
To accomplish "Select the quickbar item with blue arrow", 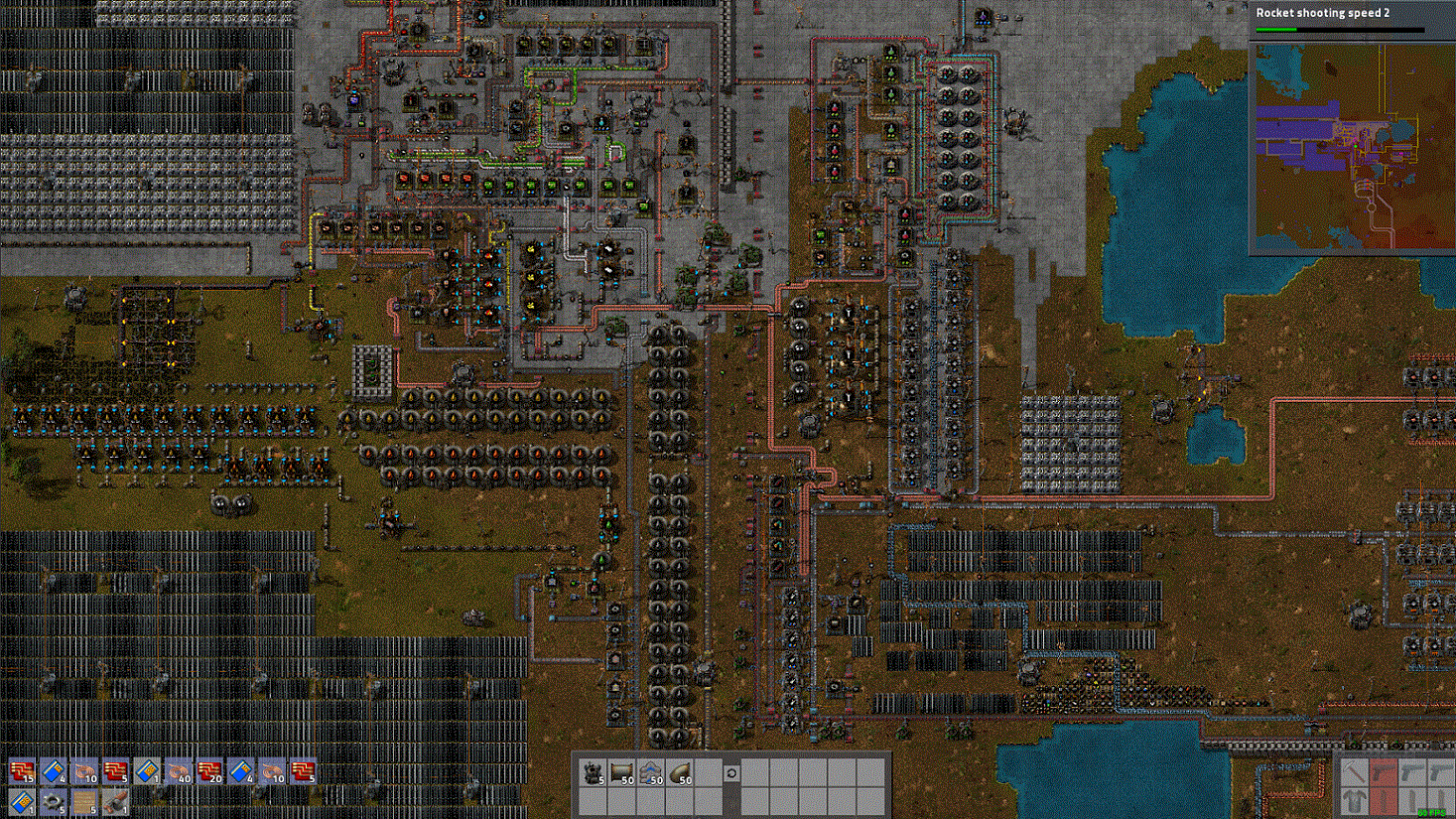I will (651, 772).
